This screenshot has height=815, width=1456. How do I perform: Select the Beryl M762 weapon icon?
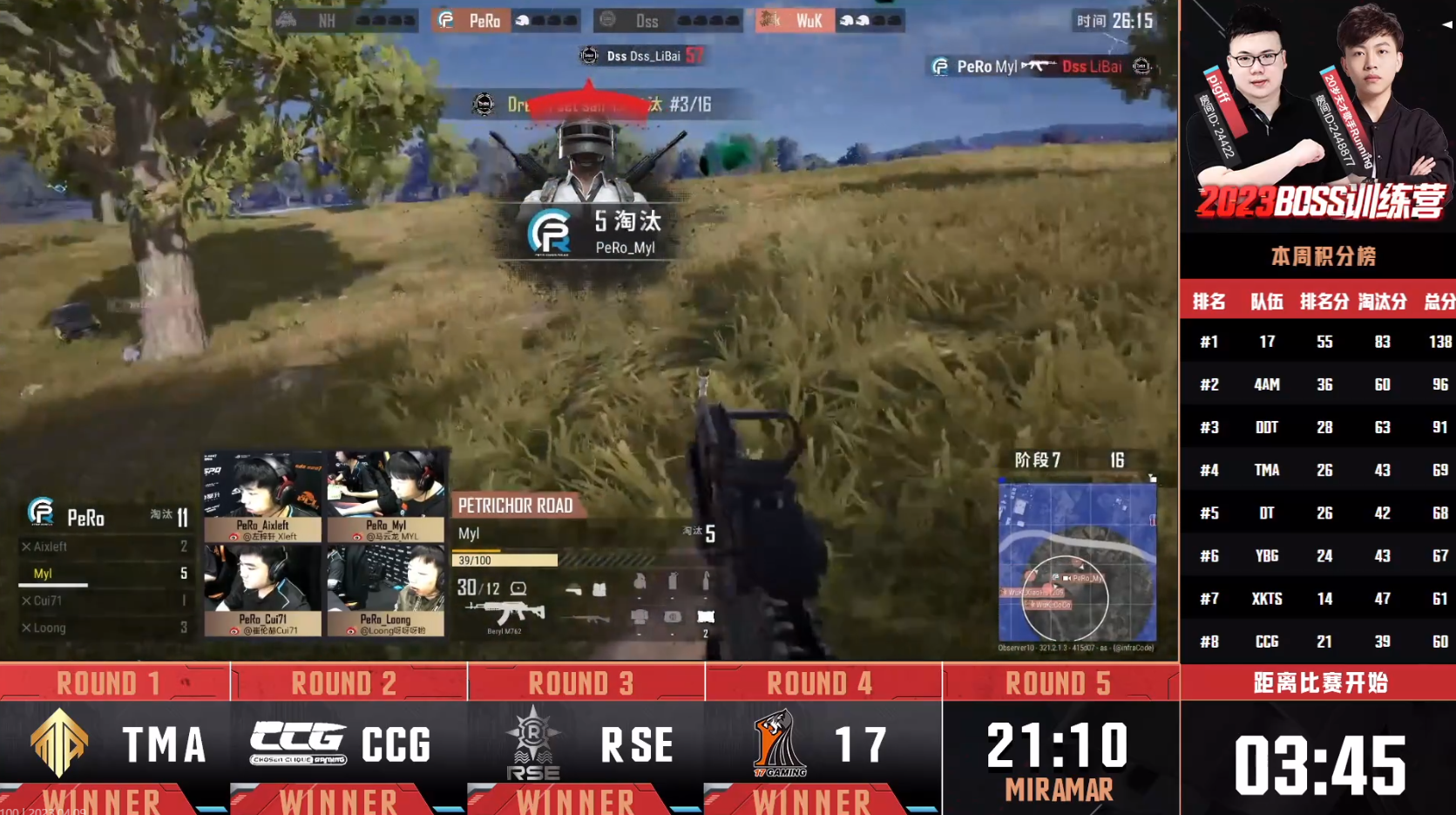[x=505, y=613]
